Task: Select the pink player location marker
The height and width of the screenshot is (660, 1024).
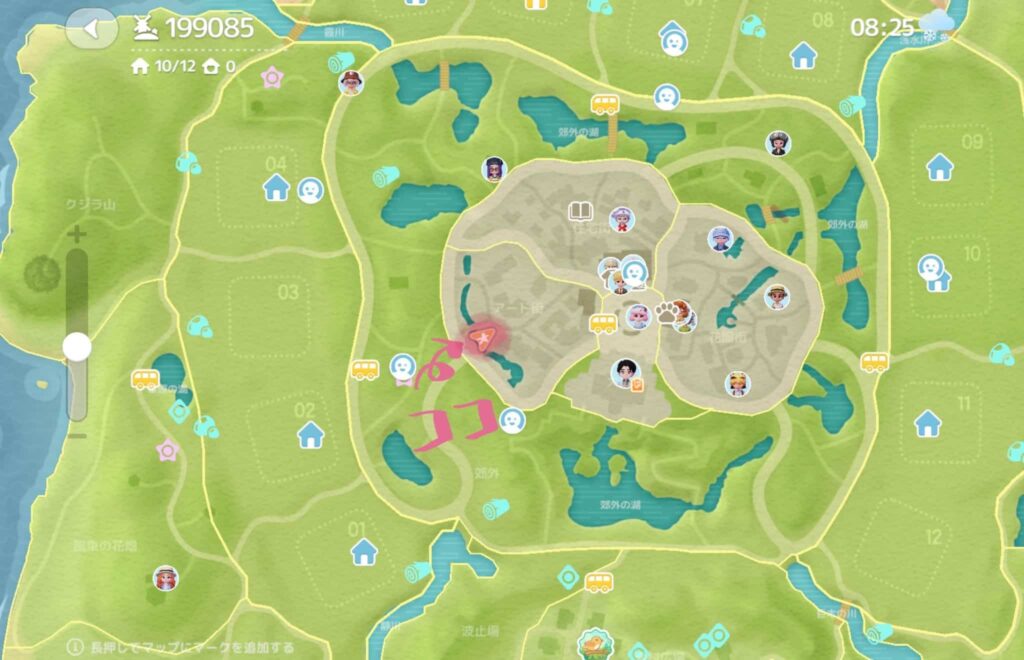Action: [x=482, y=340]
